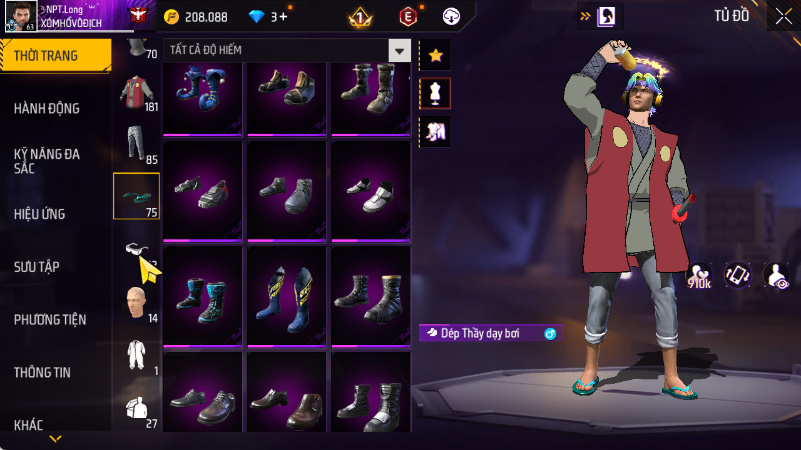Open the likes icon showing 910k
Image resolution: width=801 pixels, height=450 pixels.
(701, 275)
